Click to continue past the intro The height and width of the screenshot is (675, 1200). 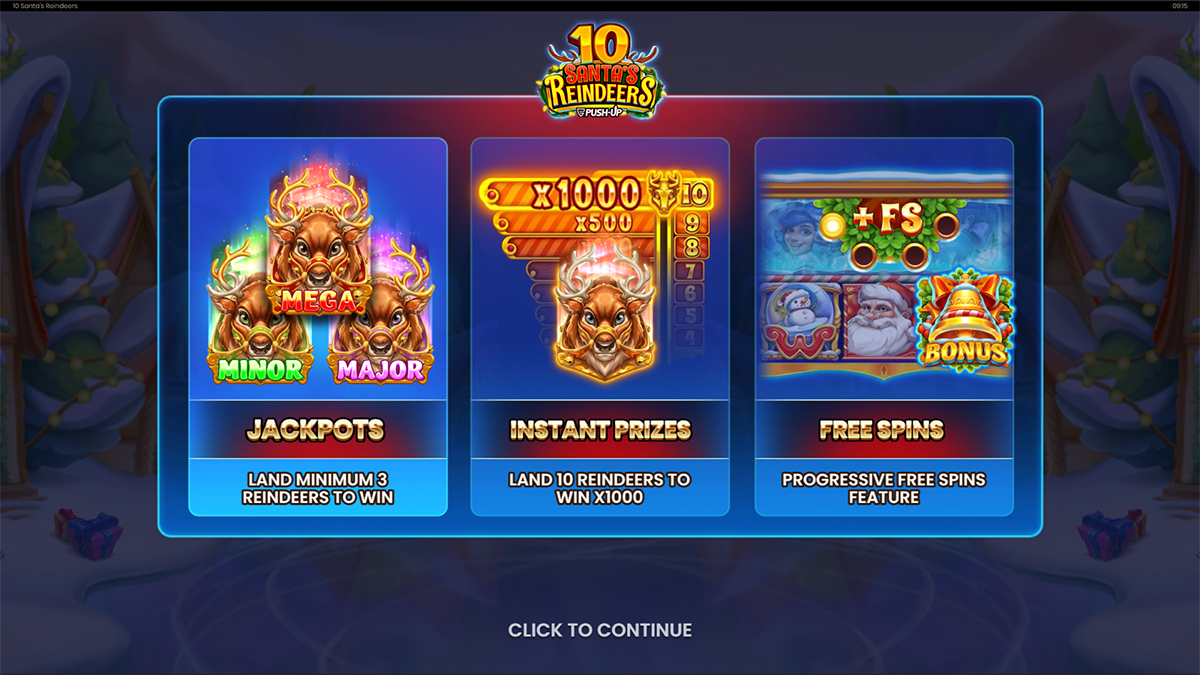tap(600, 630)
